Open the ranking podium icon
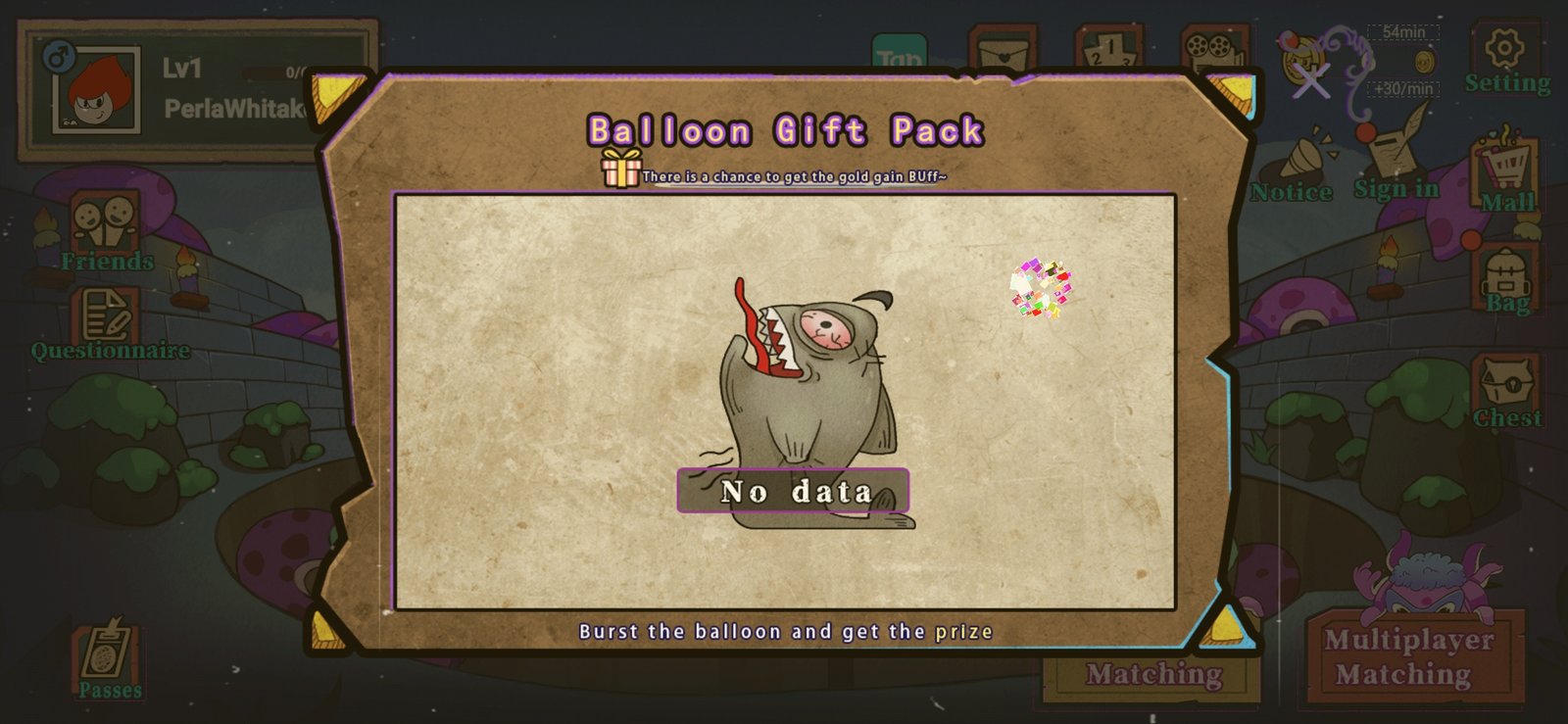 click(1108, 51)
